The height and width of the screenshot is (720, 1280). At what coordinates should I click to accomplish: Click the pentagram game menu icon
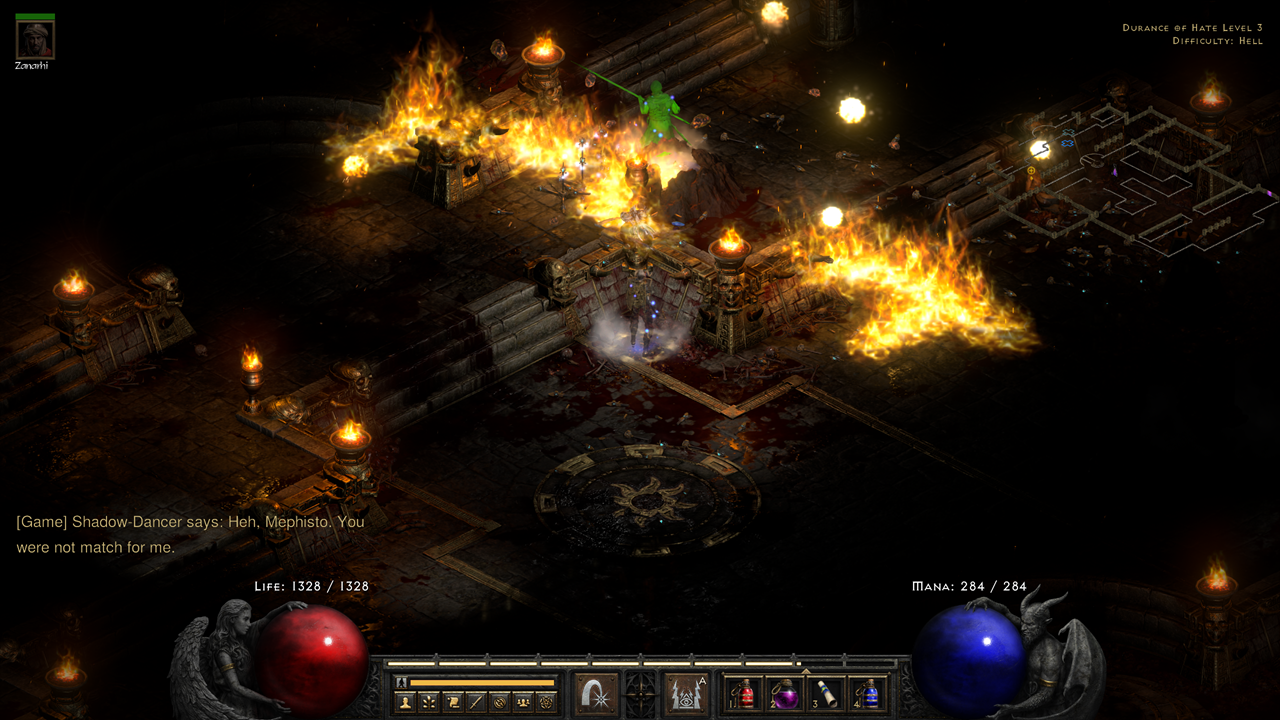click(x=546, y=702)
